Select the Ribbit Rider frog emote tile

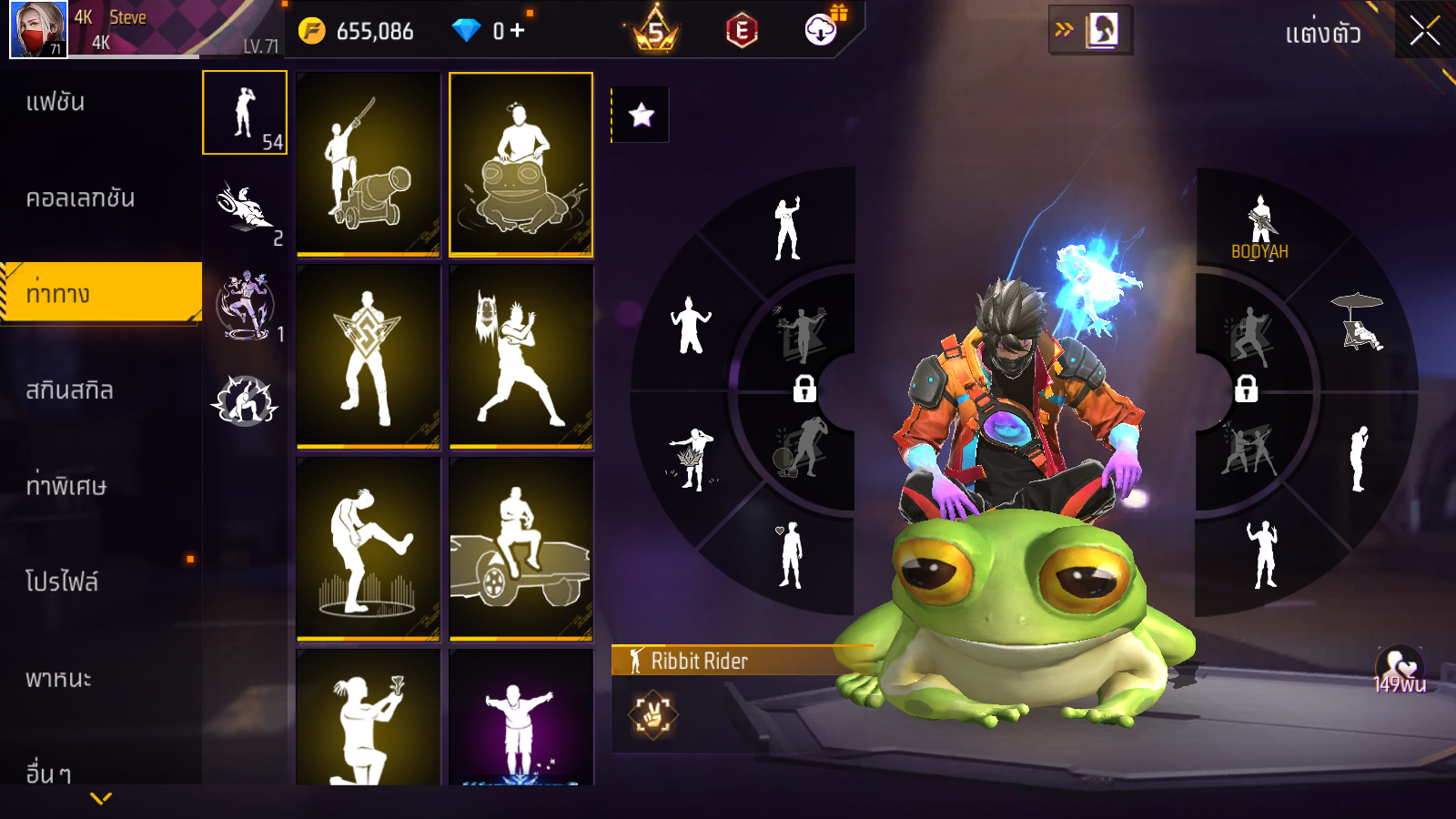click(x=521, y=164)
